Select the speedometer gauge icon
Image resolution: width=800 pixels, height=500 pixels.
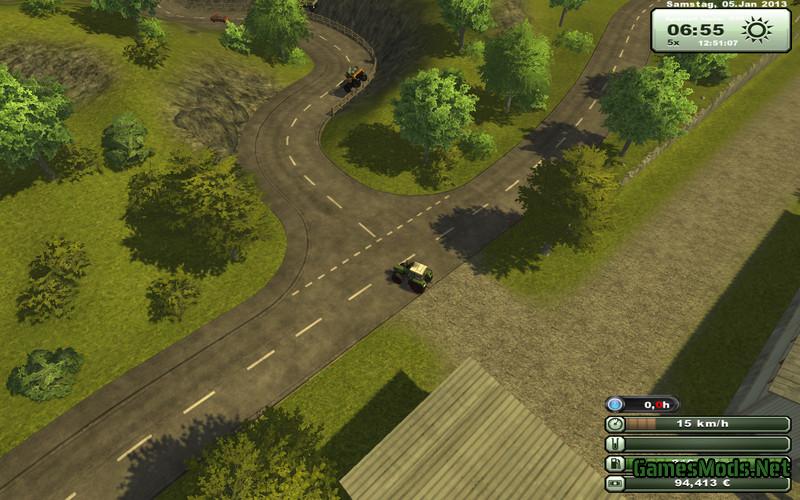pyautogui.click(x=615, y=424)
